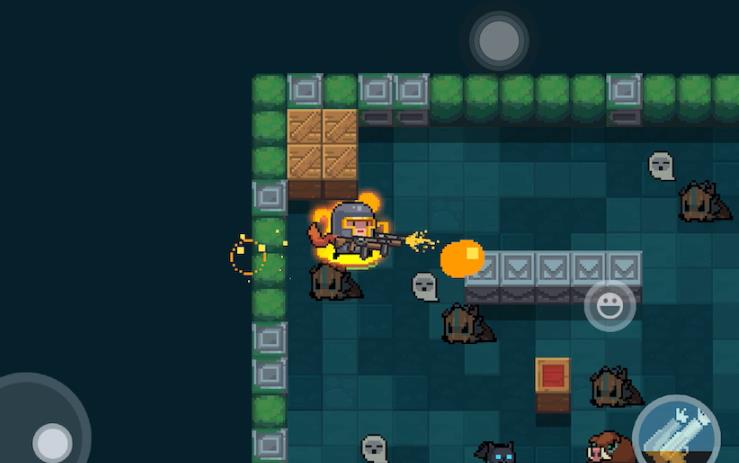
Task: Tap the smiley face emote button
Action: click(x=609, y=305)
